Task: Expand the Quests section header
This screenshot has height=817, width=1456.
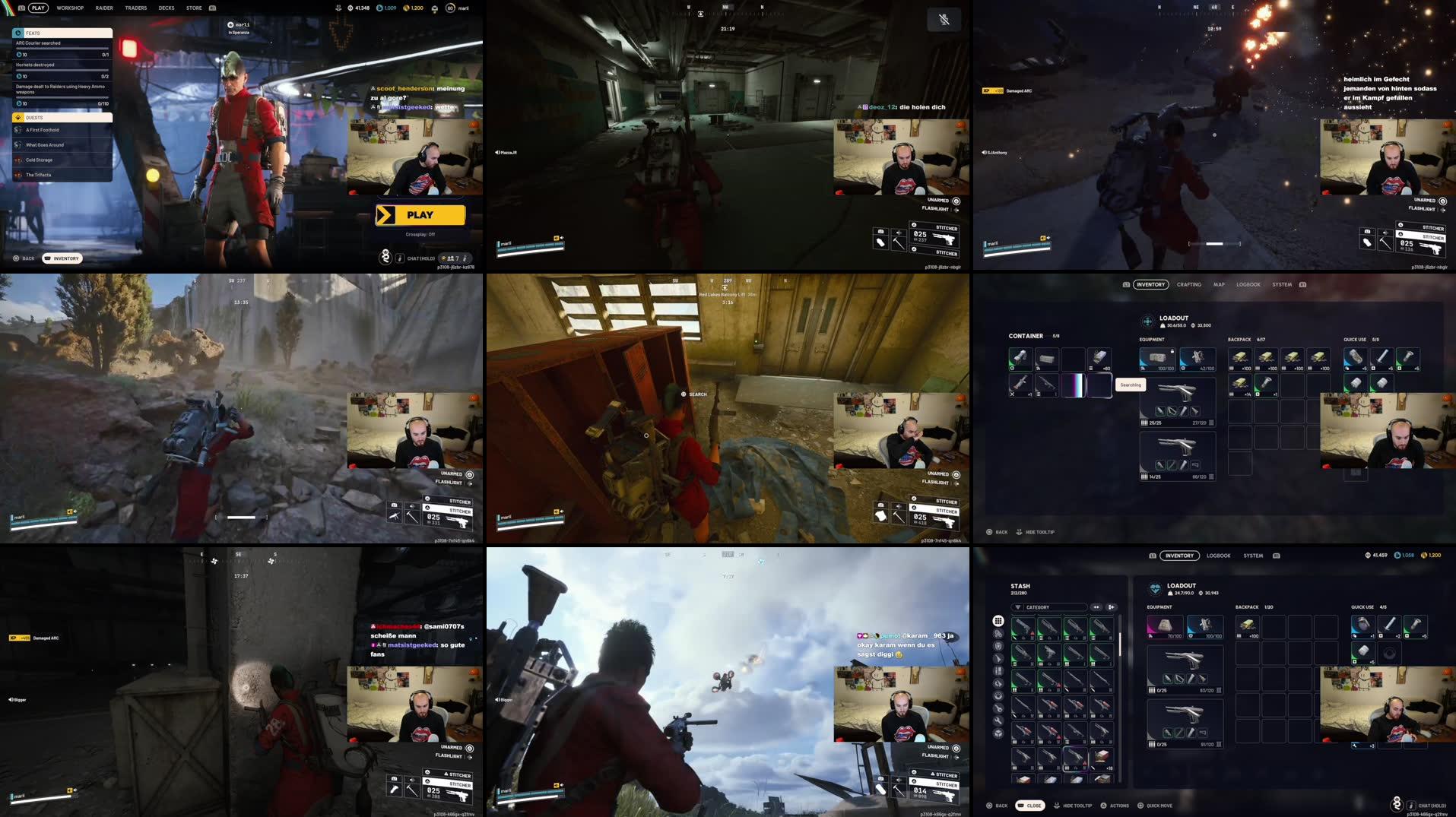Action: pyautogui.click(x=61, y=118)
